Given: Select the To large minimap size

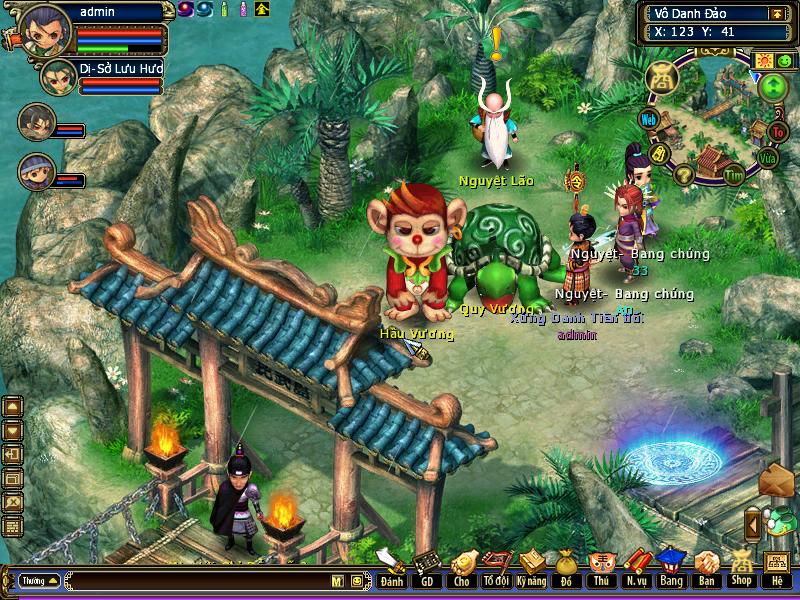Looking at the screenshot, I should point(779,131).
